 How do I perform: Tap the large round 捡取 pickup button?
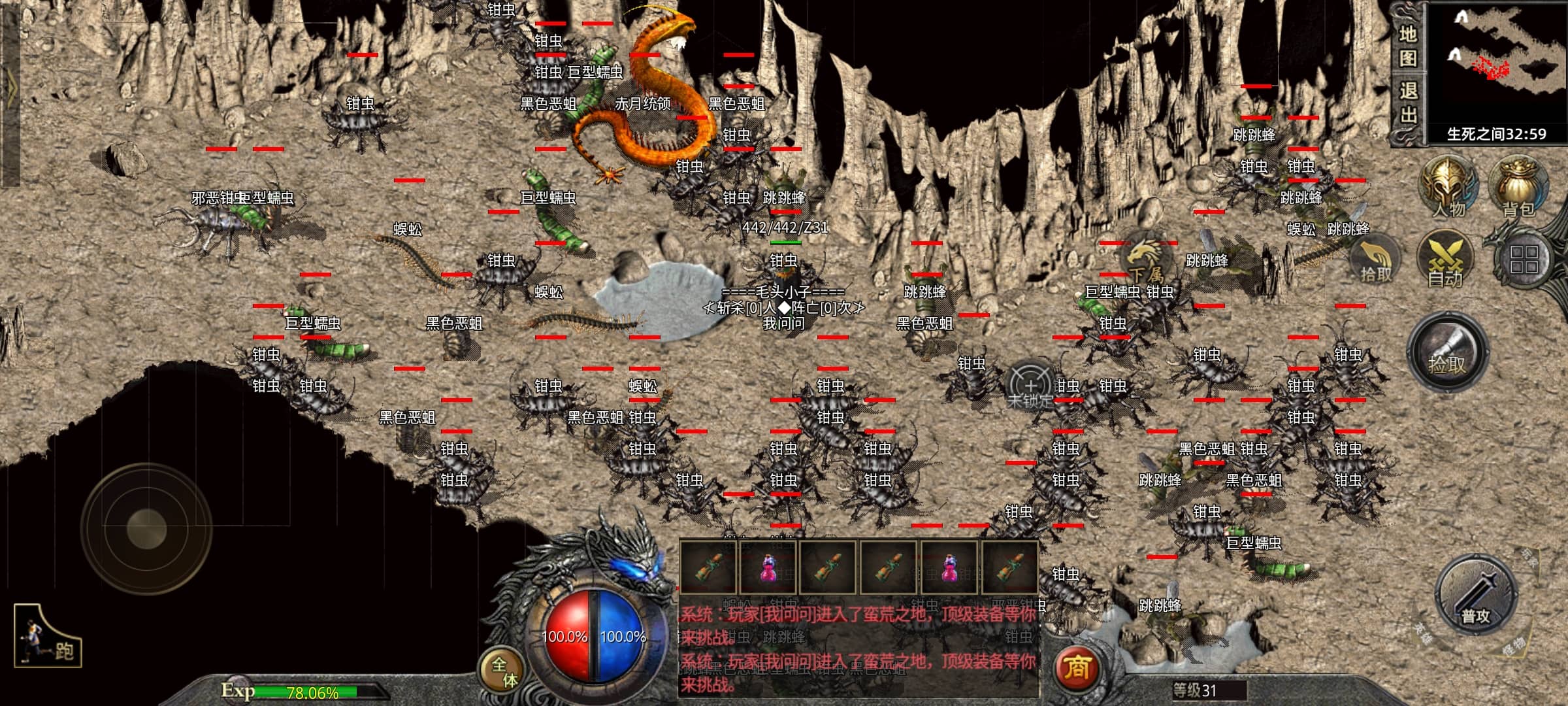[1447, 353]
